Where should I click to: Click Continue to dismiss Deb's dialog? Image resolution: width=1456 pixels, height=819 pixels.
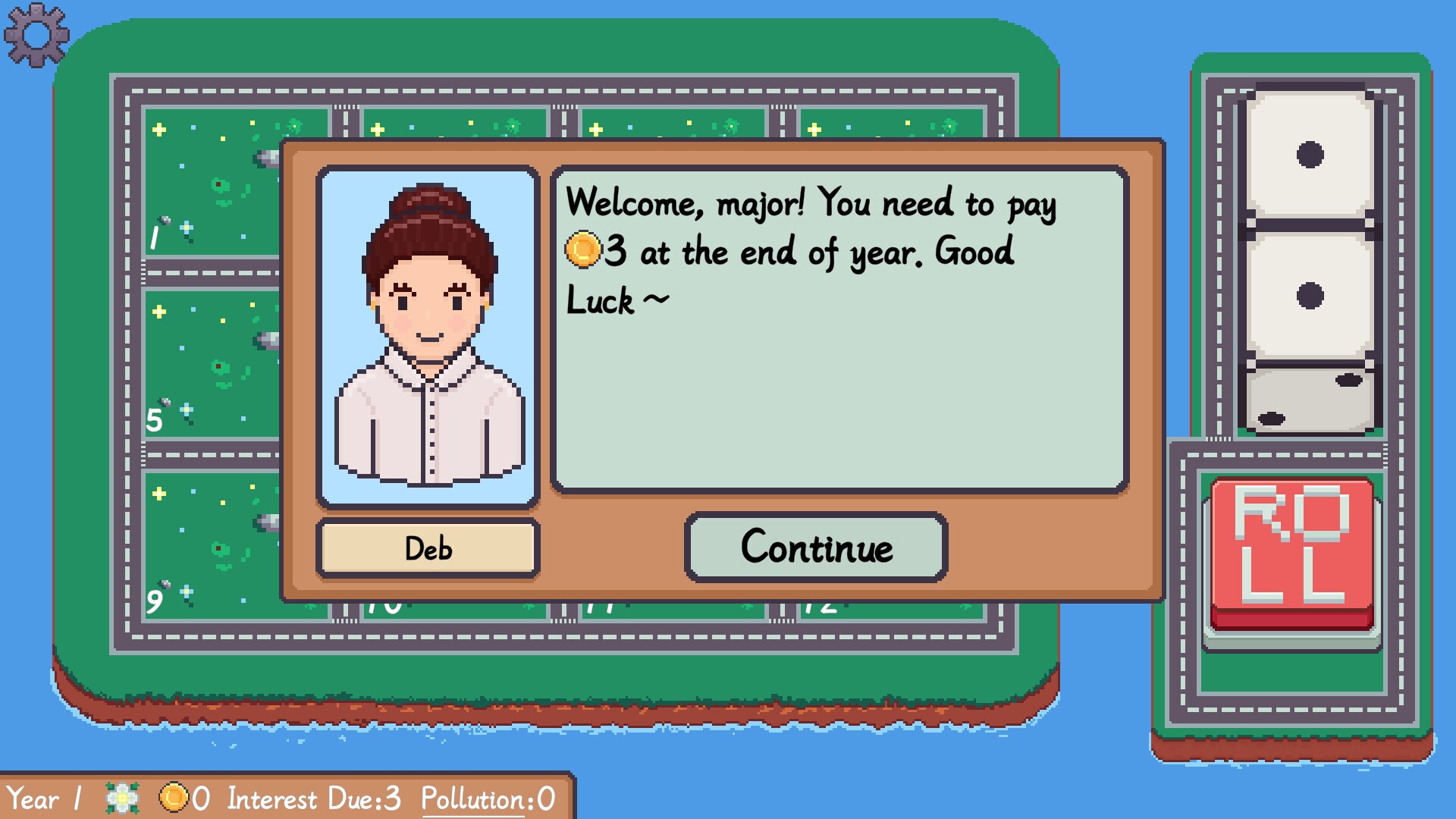(x=817, y=545)
